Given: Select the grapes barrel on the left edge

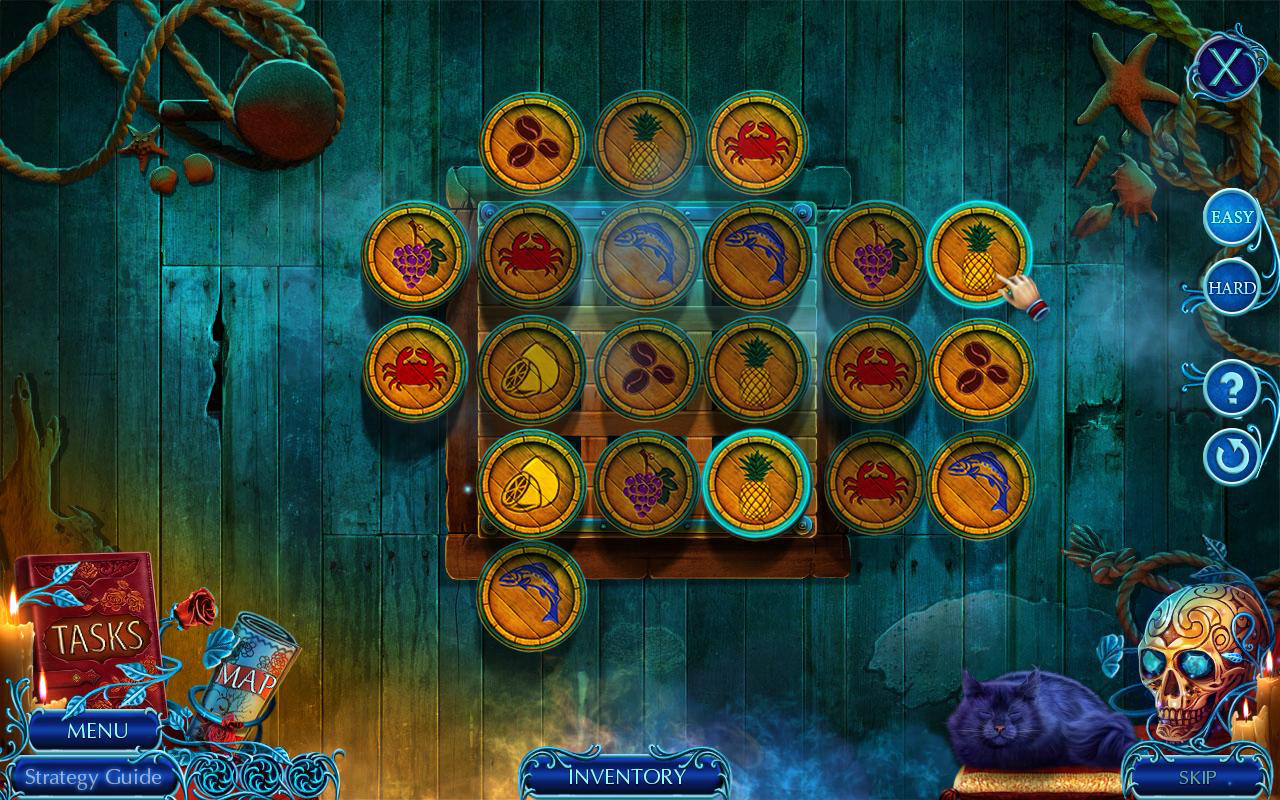Looking at the screenshot, I should (x=417, y=258).
